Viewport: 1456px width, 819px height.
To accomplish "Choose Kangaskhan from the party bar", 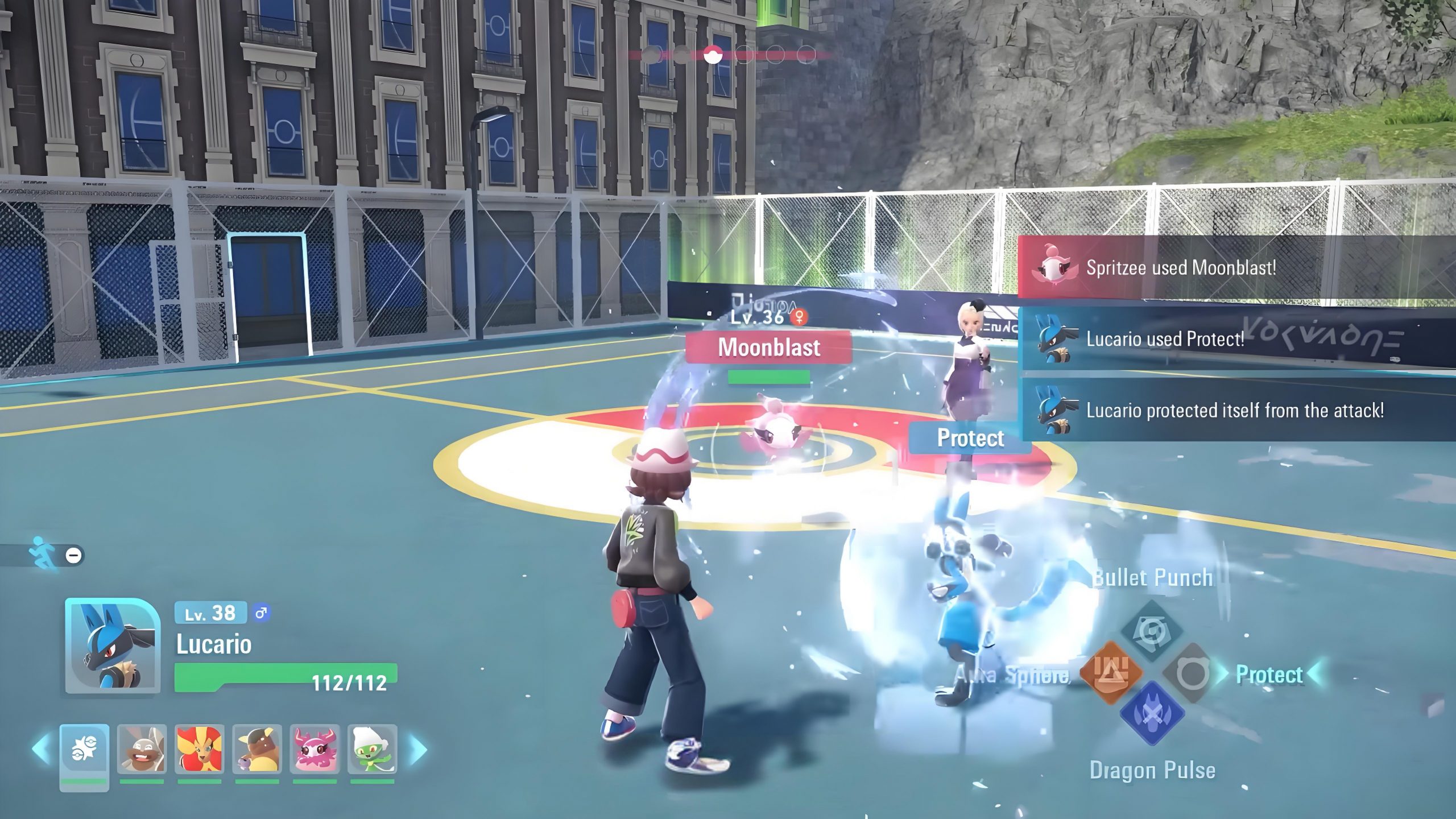I will (x=257, y=750).
